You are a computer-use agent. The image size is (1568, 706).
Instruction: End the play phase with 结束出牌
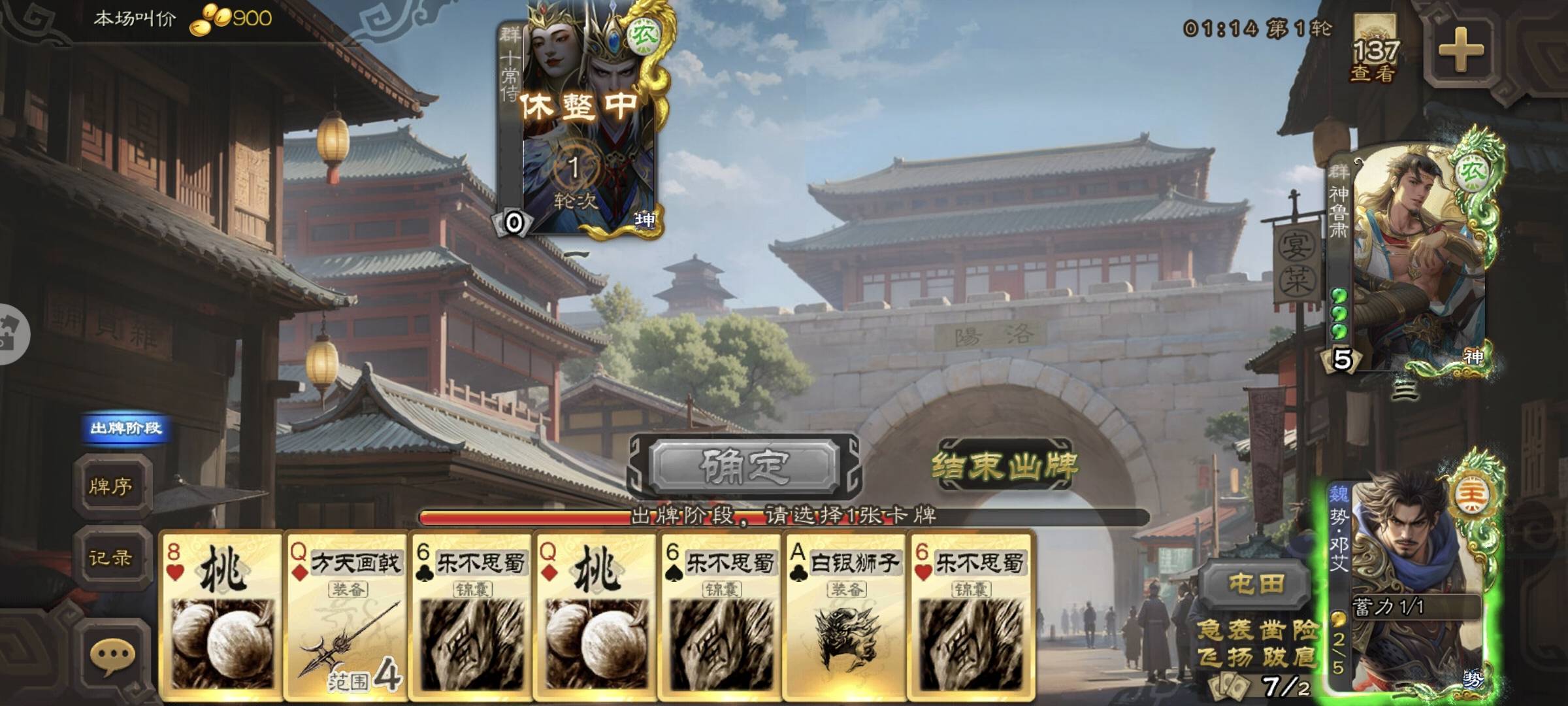(x=1004, y=466)
